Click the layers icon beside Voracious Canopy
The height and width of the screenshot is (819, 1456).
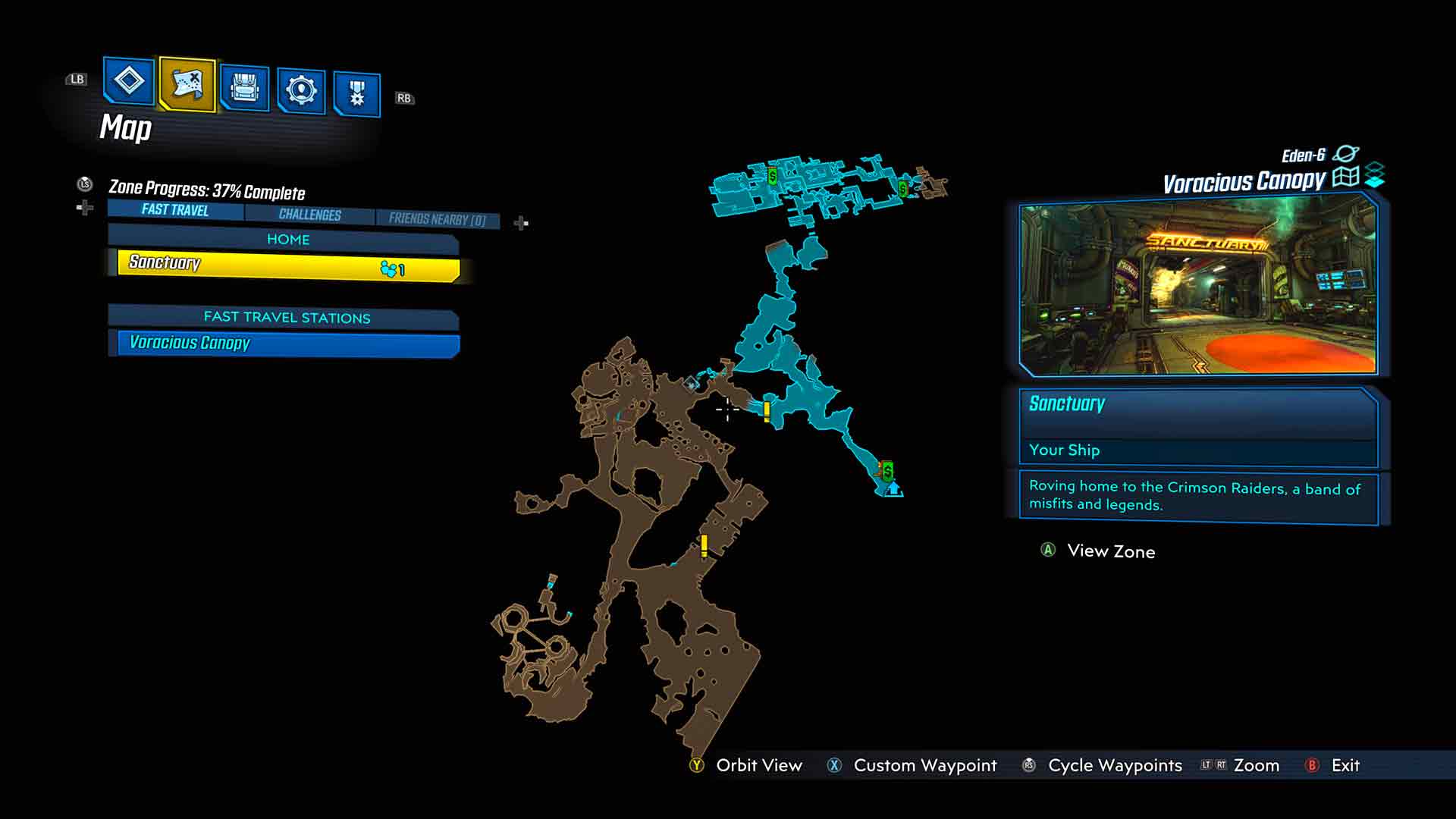coord(1375,175)
